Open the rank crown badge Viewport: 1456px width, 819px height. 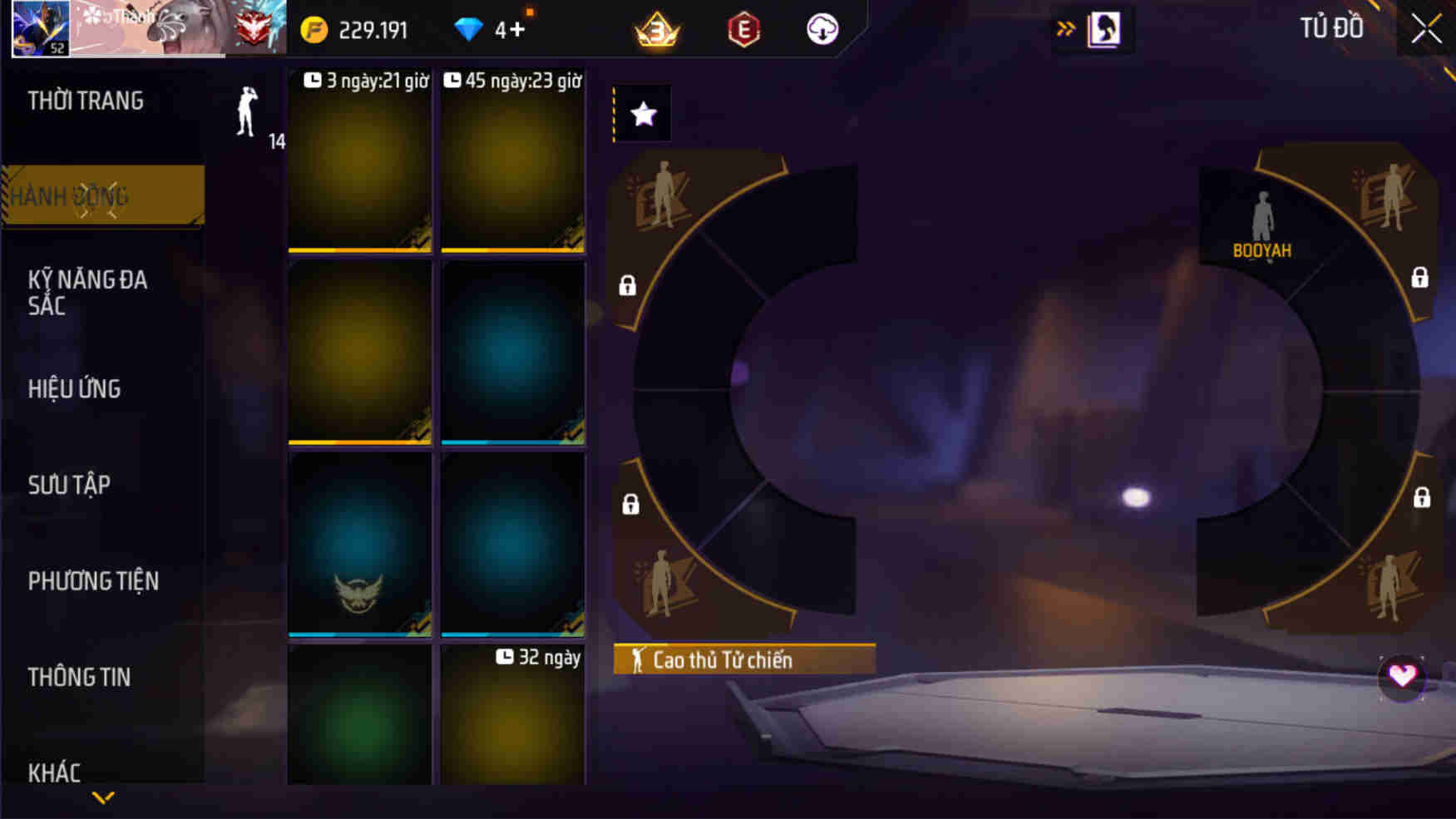pyautogui.click(x=656, y=30)
